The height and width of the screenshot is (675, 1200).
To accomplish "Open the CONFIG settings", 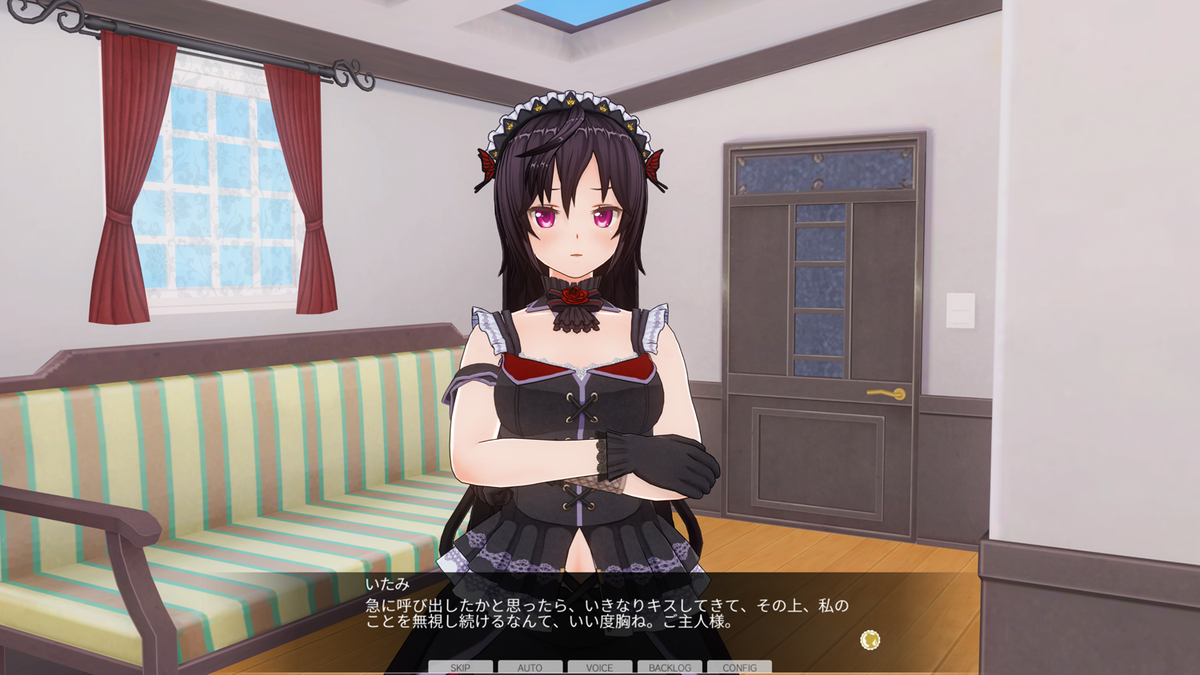I will coord(739,667).
